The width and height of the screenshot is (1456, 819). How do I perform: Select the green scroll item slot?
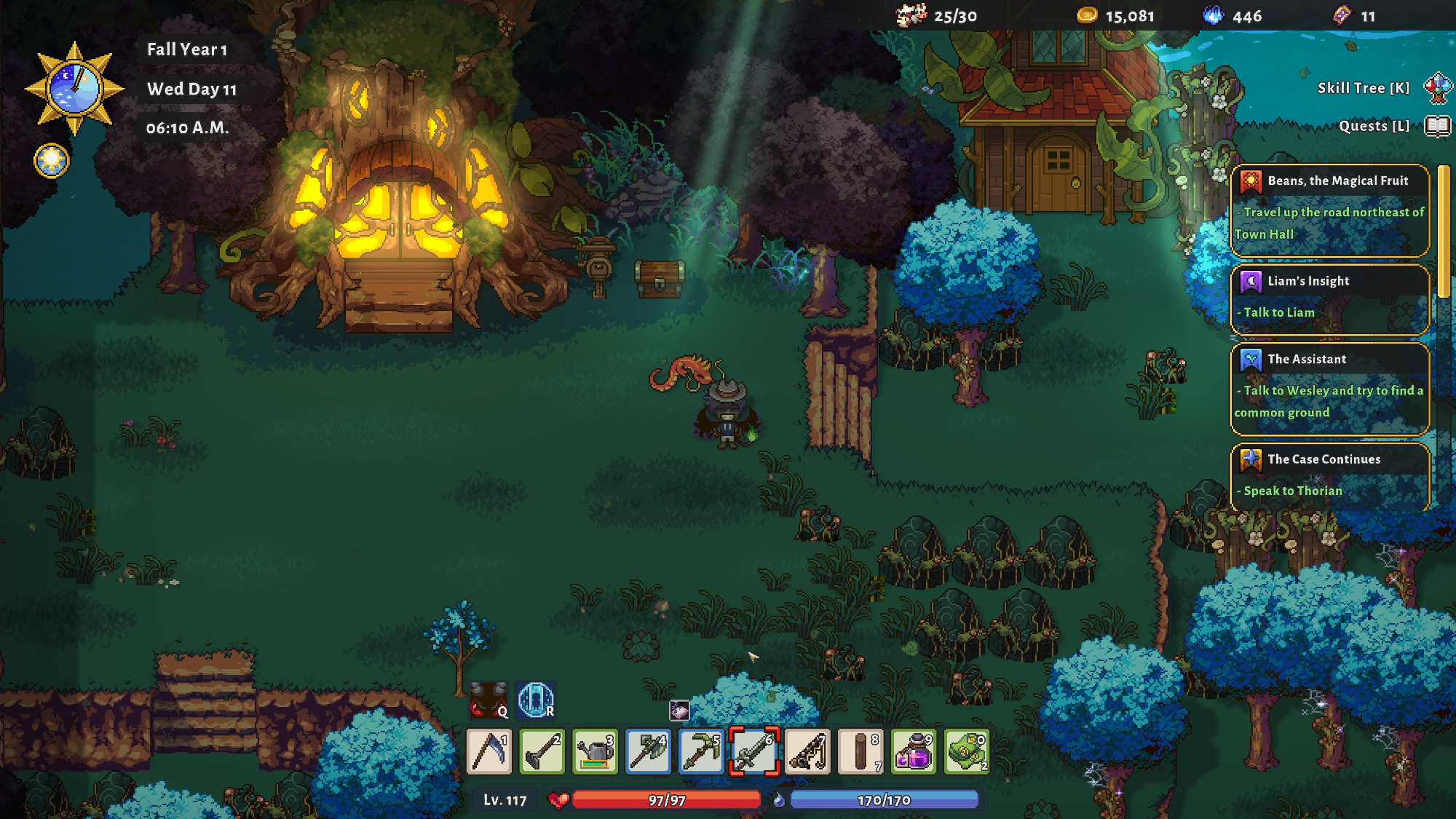click(967, 751)
